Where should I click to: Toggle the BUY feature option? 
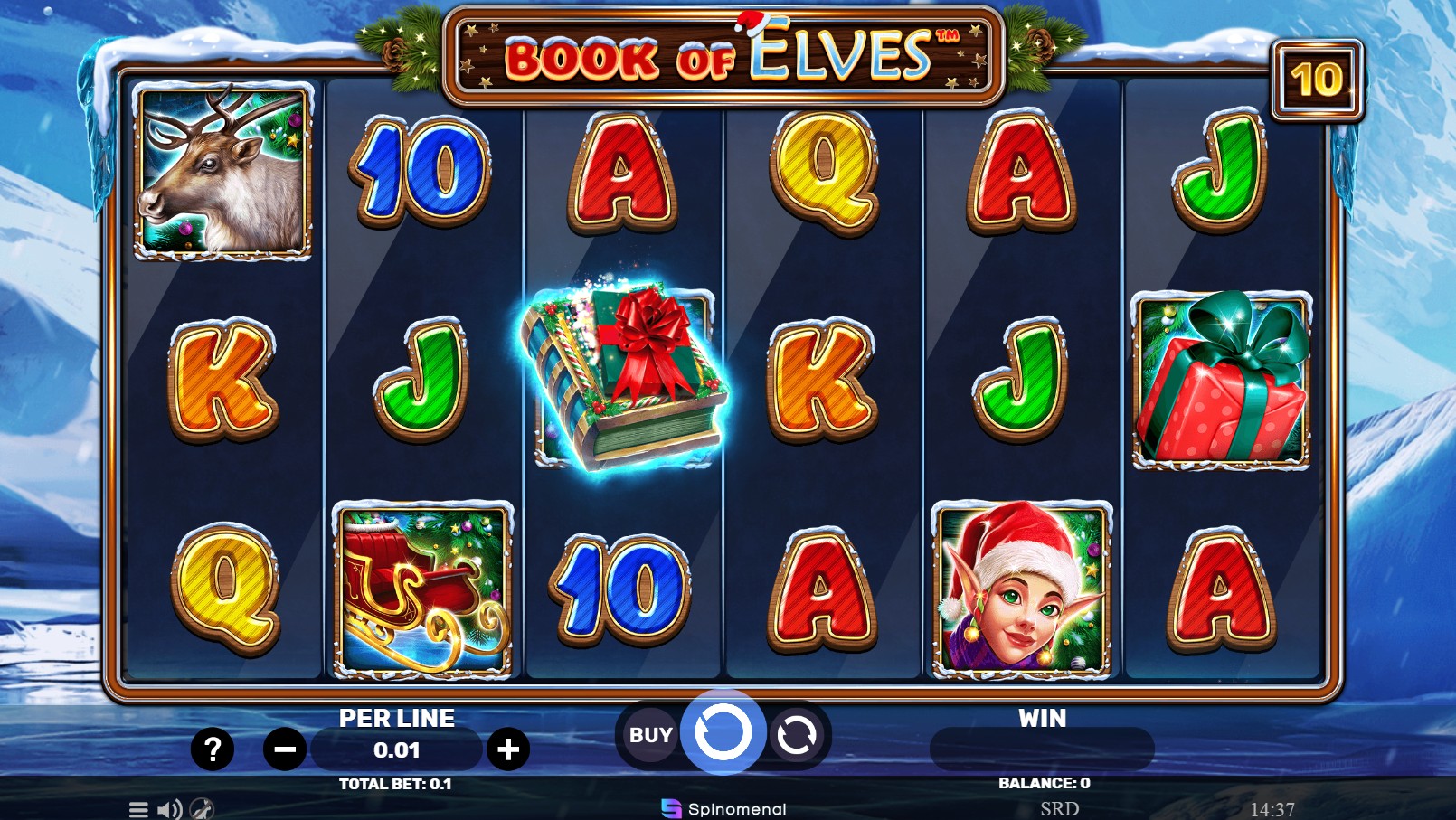pyautogui.click(x=648, y=734)
